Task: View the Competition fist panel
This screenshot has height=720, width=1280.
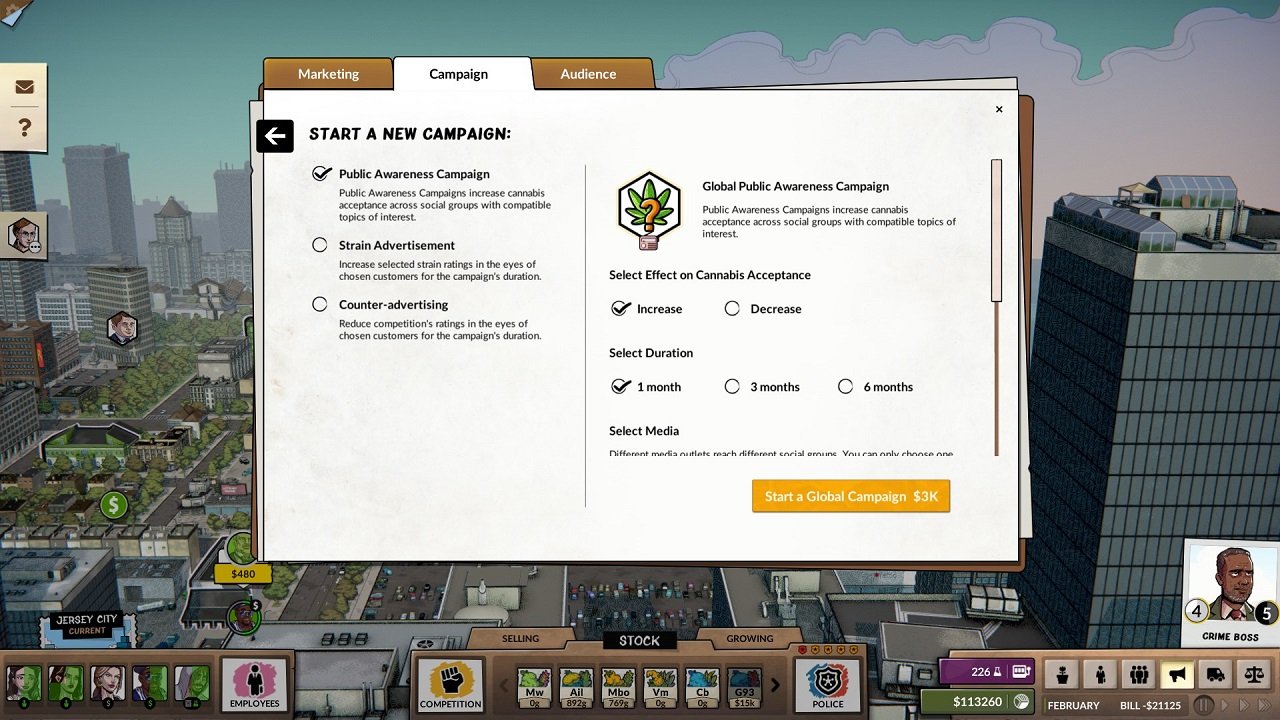Action: pyautogui.click(x=449, y=684)
